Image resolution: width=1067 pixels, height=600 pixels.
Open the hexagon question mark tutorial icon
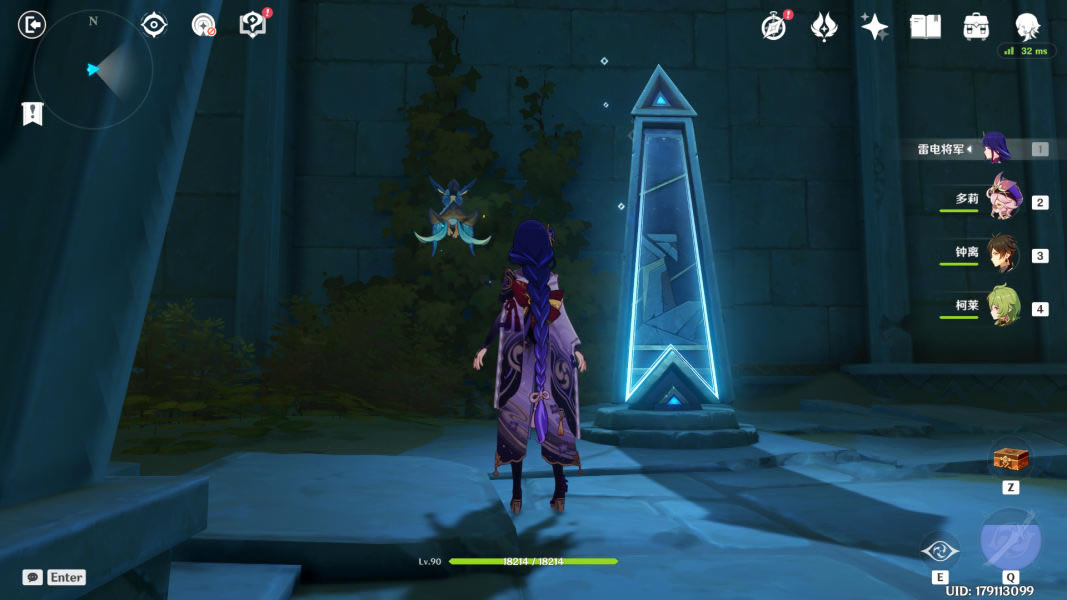(x=253, y=25)
